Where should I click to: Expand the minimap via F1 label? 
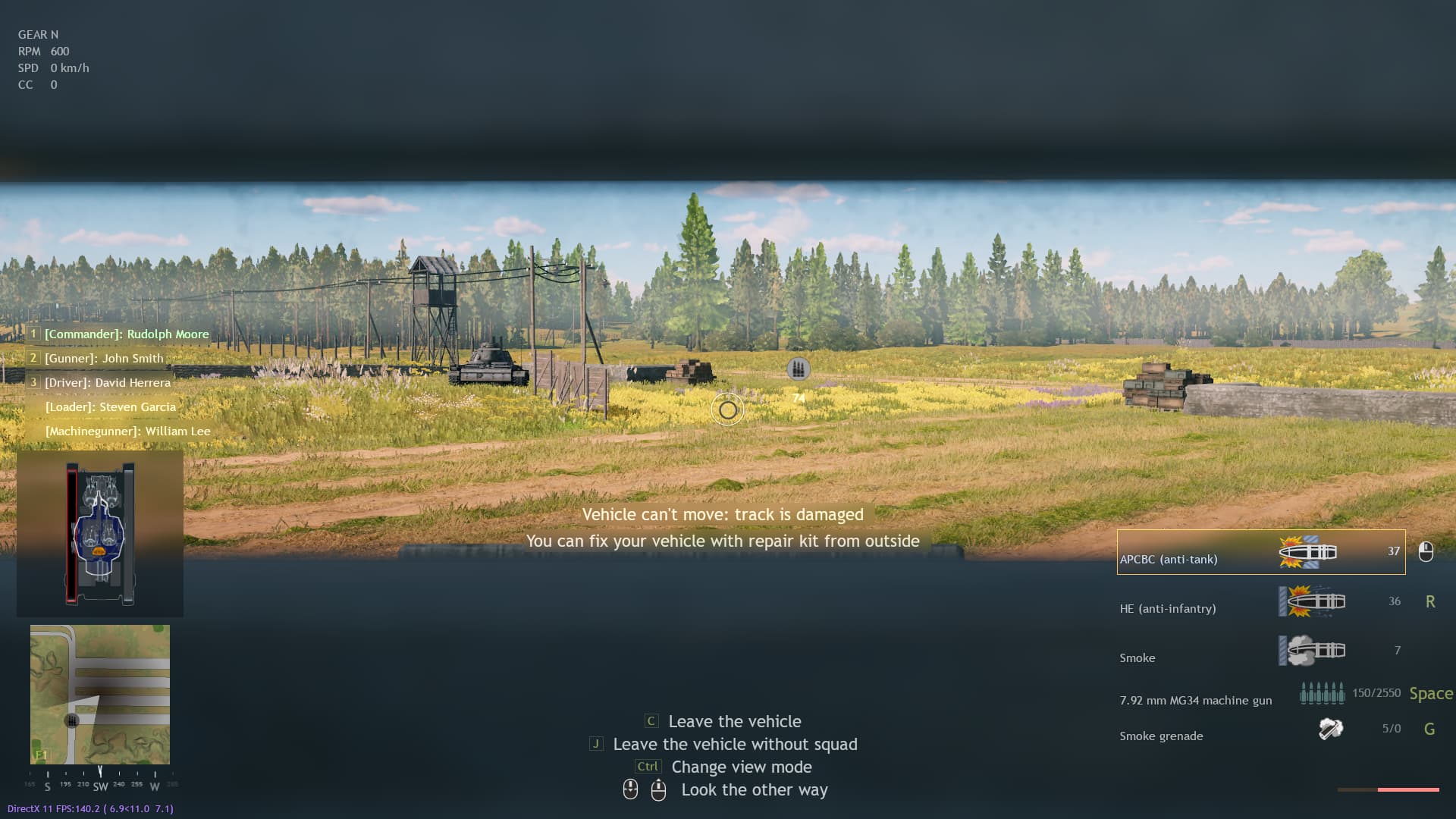click(x=42, y=755)
